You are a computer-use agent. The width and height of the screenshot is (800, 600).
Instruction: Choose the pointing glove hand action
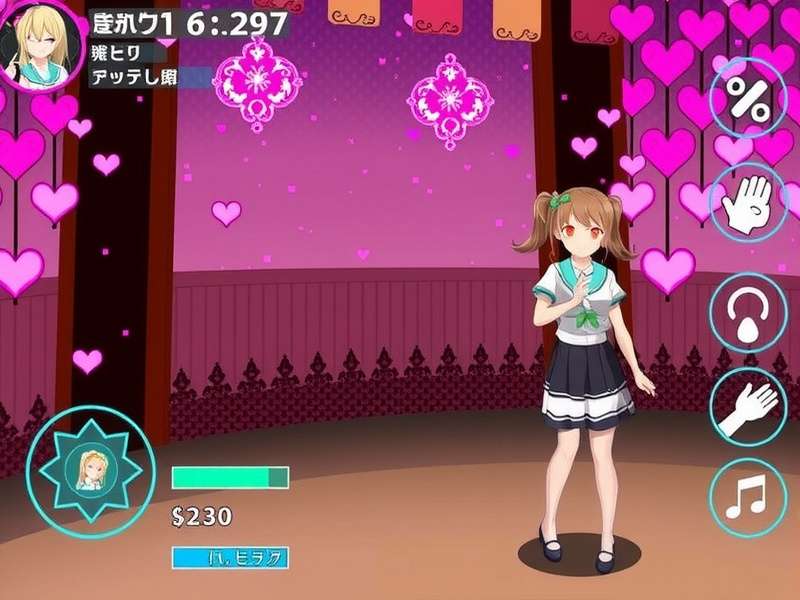point(748,407)
